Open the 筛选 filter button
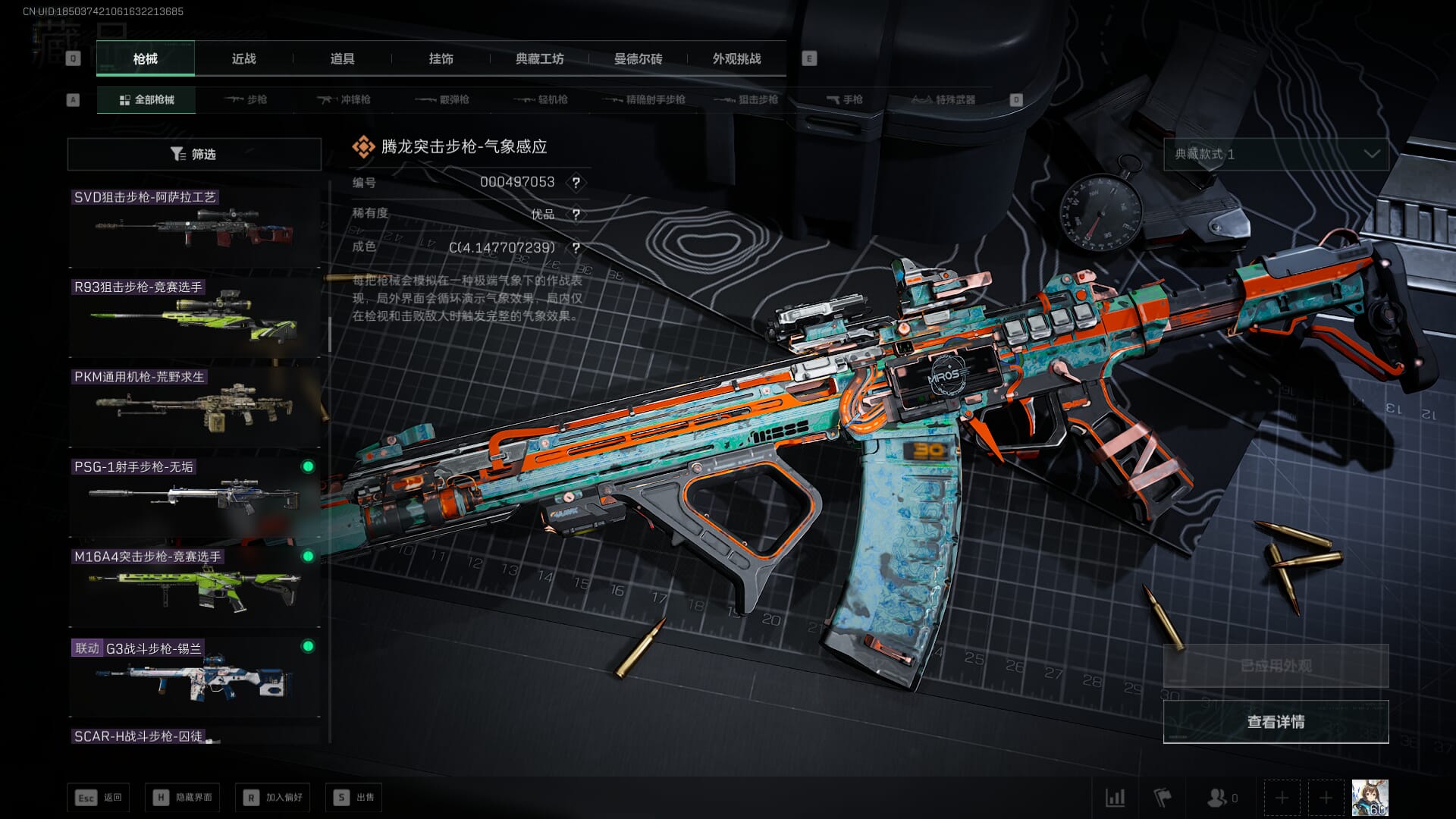Screen dimensions: 1456x819 tap(194, 155)
